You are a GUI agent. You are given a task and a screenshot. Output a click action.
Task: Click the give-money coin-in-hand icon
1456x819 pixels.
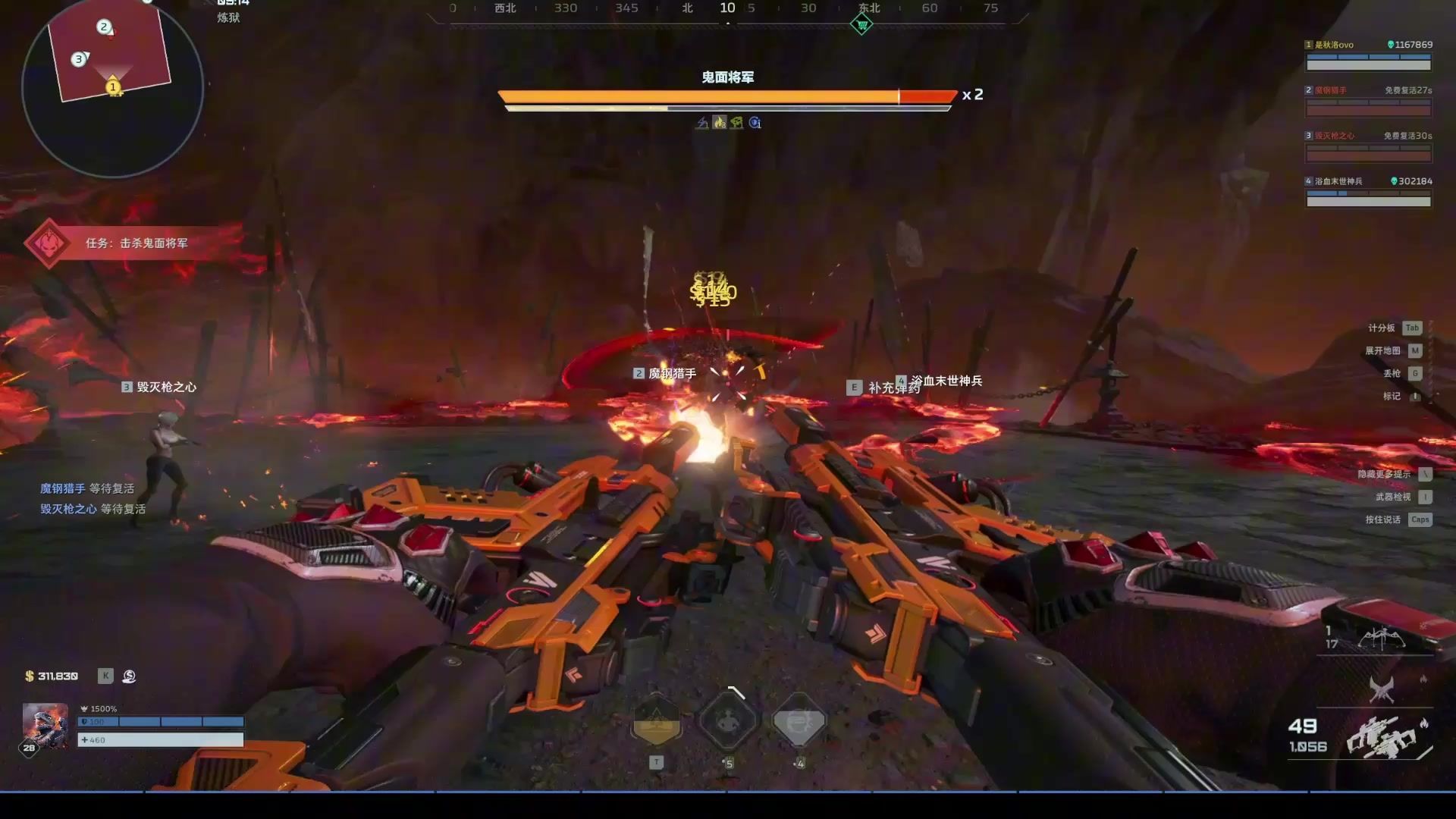pyautogui.click(x=129, y=676)
